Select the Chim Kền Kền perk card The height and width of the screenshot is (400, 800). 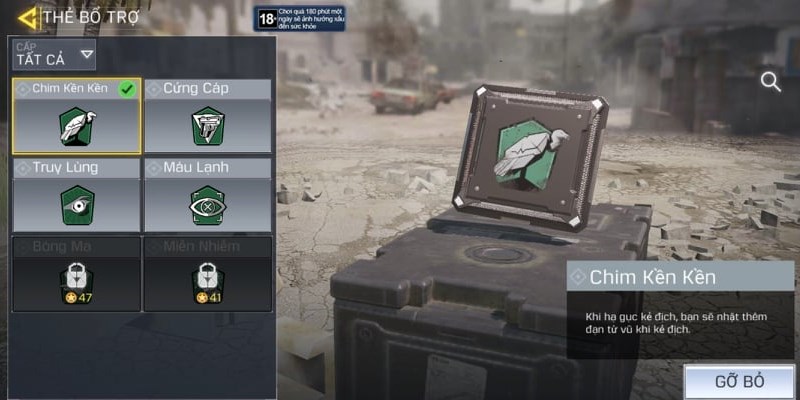click(x=77, y=116)
